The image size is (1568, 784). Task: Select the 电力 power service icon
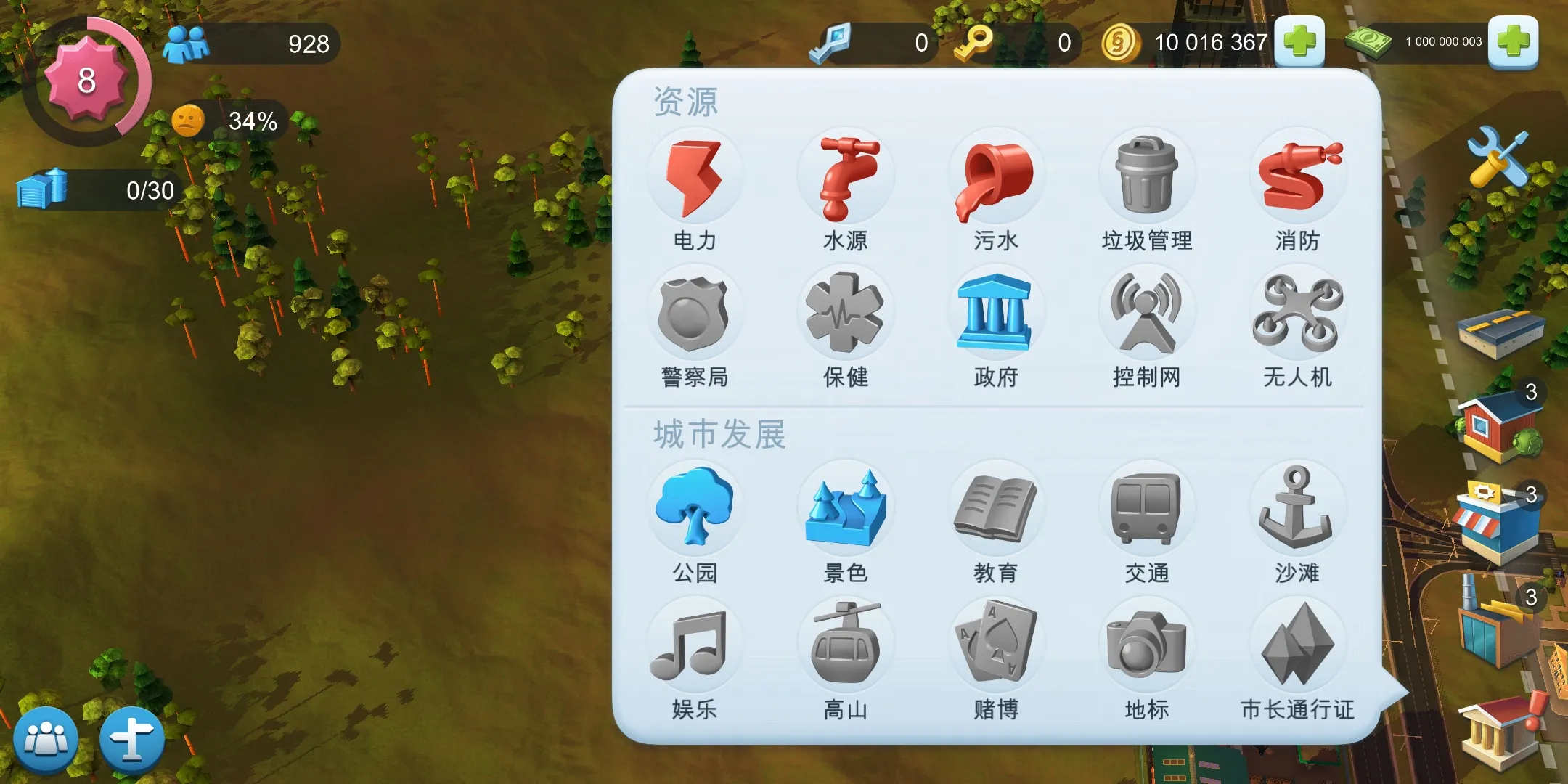click(x=695, y=174)
